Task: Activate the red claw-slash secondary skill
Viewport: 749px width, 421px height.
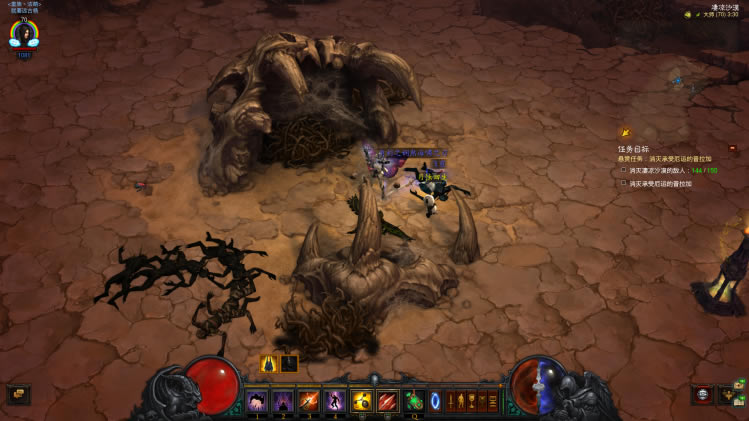Action: [387, 401]
